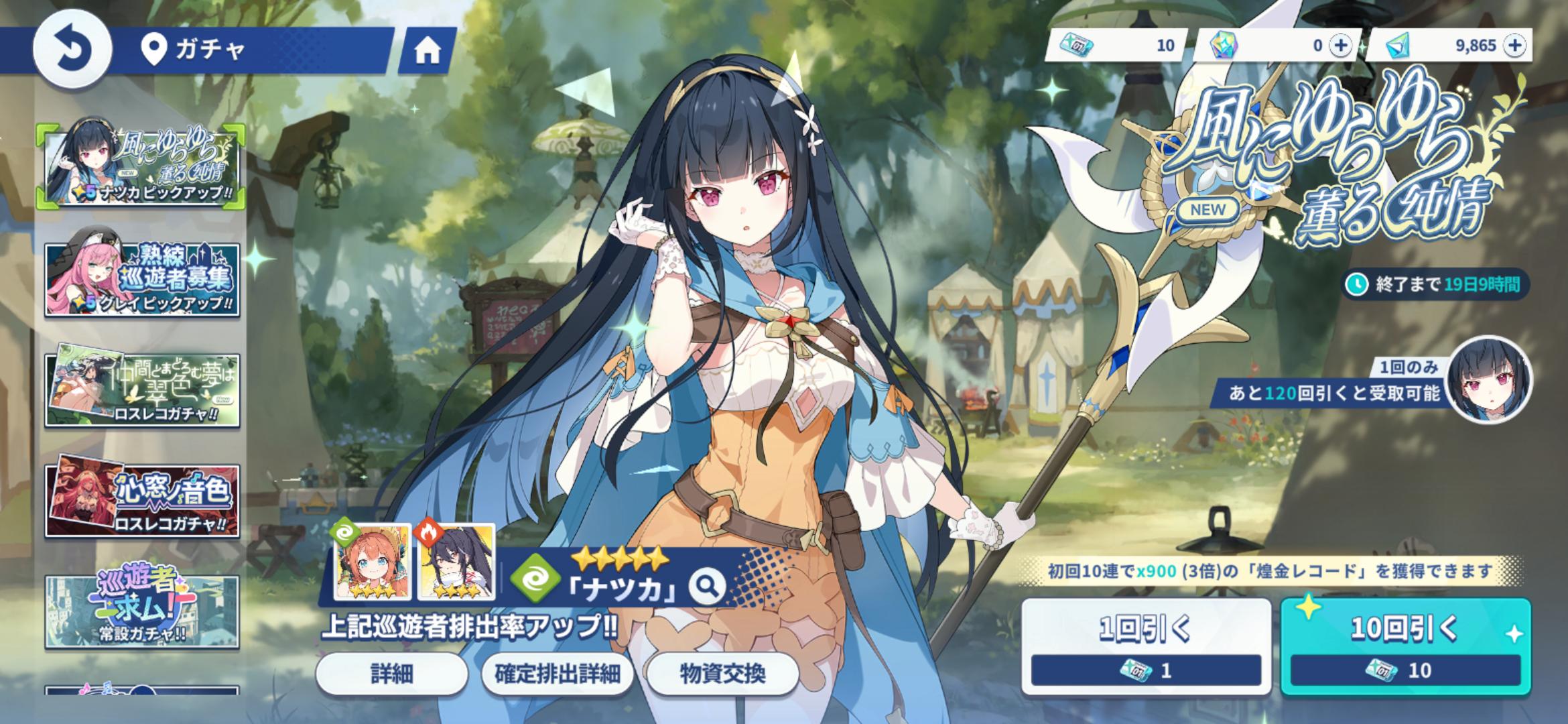Open the home screen via house icon
The width and height of the screenshot is (1568, 724).
[x=427, y=50]
